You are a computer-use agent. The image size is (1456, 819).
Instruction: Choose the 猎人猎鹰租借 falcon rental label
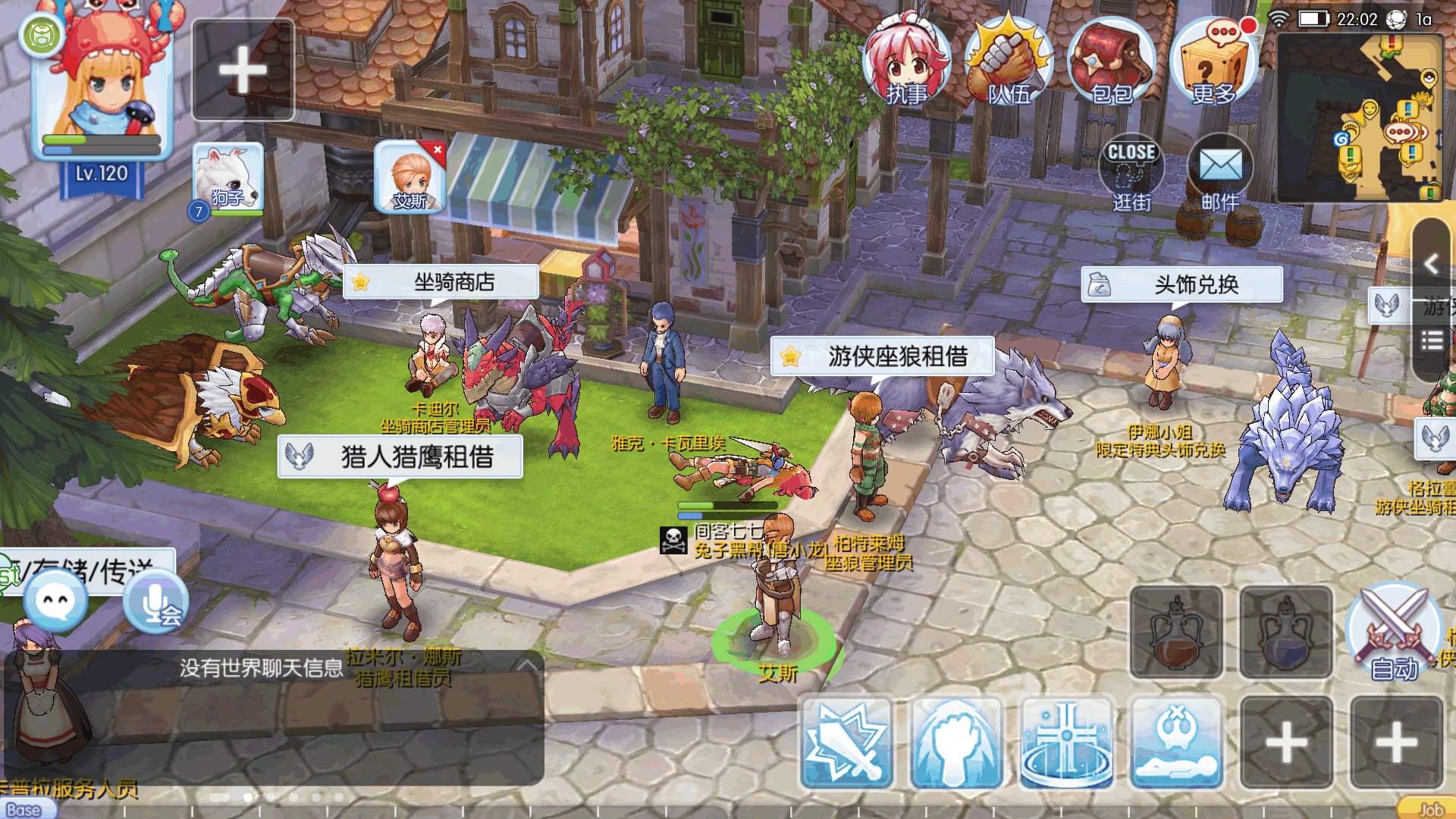400,457
